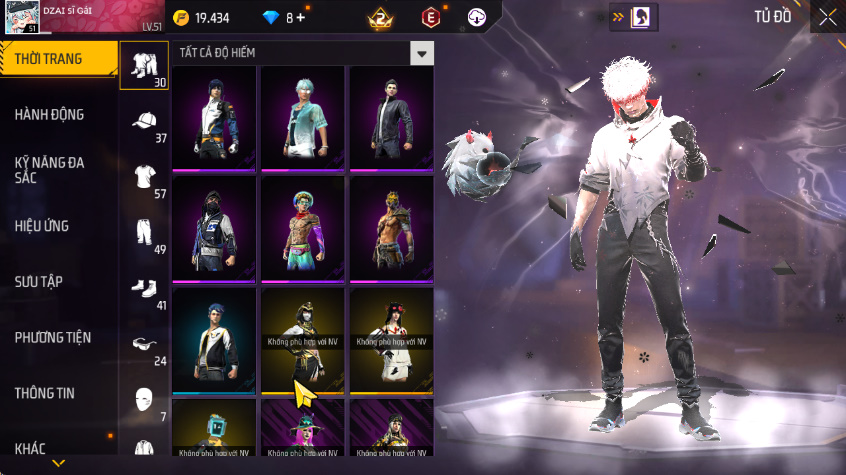Switch to the shoes subcategory

click(x=144, y=290)
